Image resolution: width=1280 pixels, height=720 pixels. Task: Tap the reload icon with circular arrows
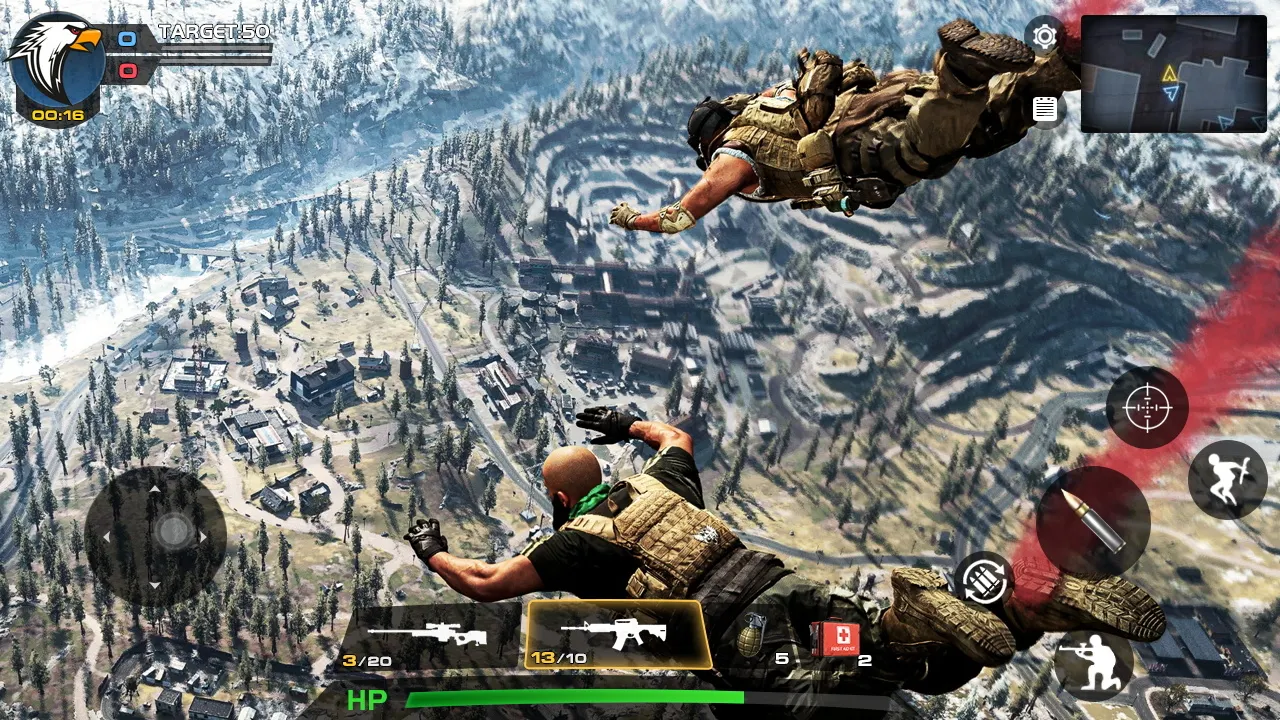click(x=983, y=580)
